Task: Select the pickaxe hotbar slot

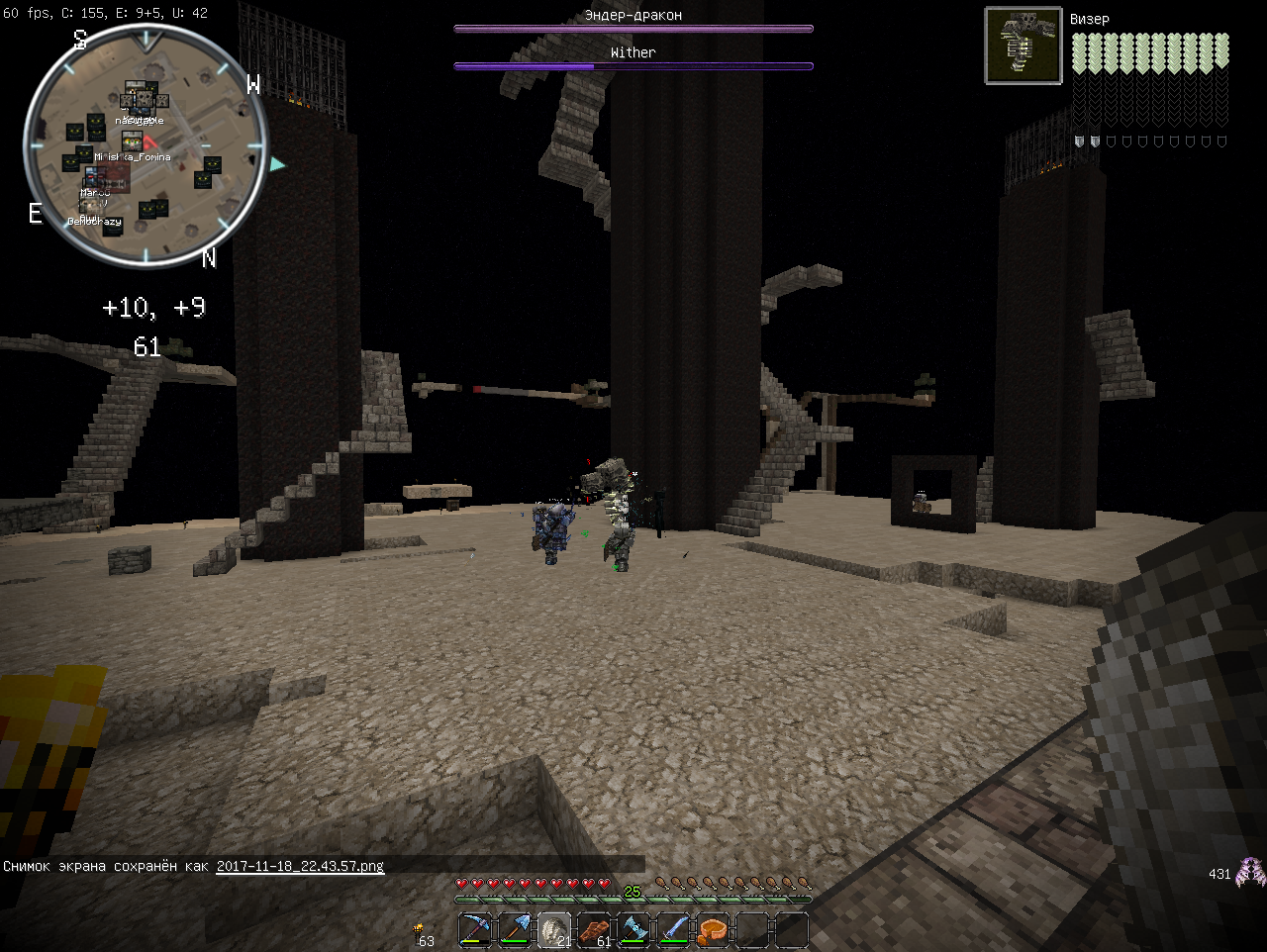Action: tap(475, 930)
